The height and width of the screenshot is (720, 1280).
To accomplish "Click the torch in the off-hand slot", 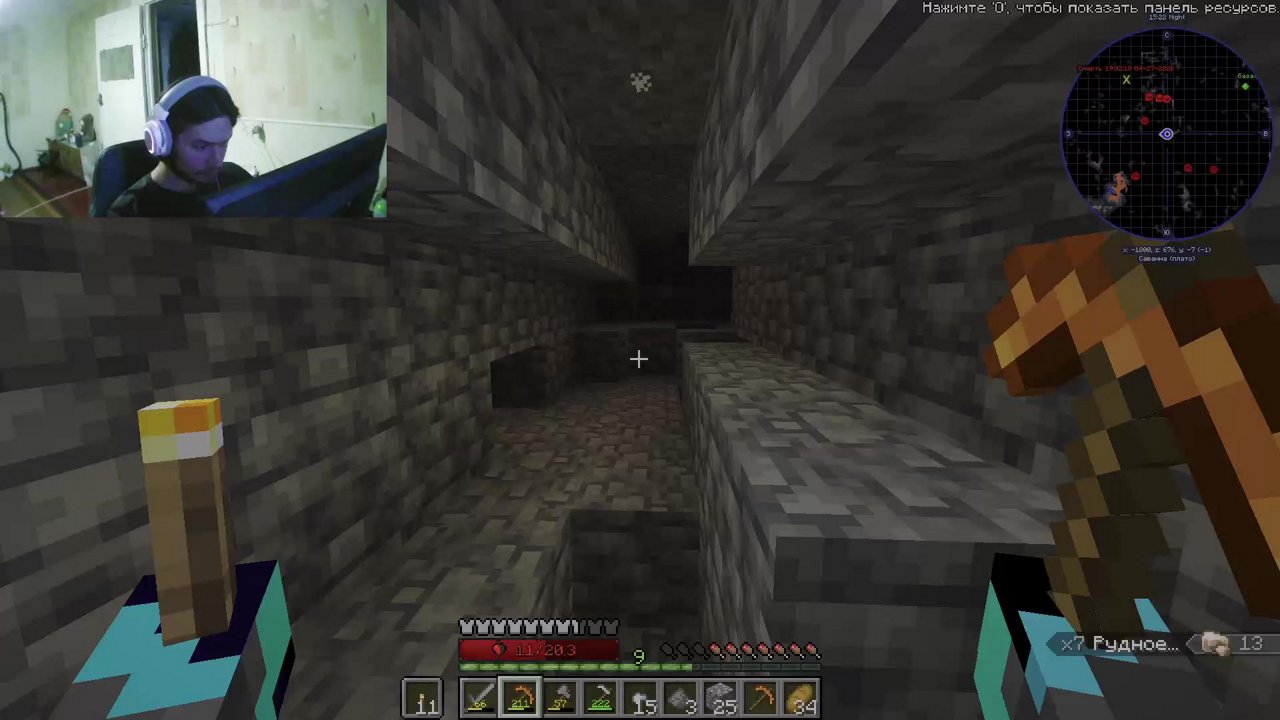I will coord(422,698).
